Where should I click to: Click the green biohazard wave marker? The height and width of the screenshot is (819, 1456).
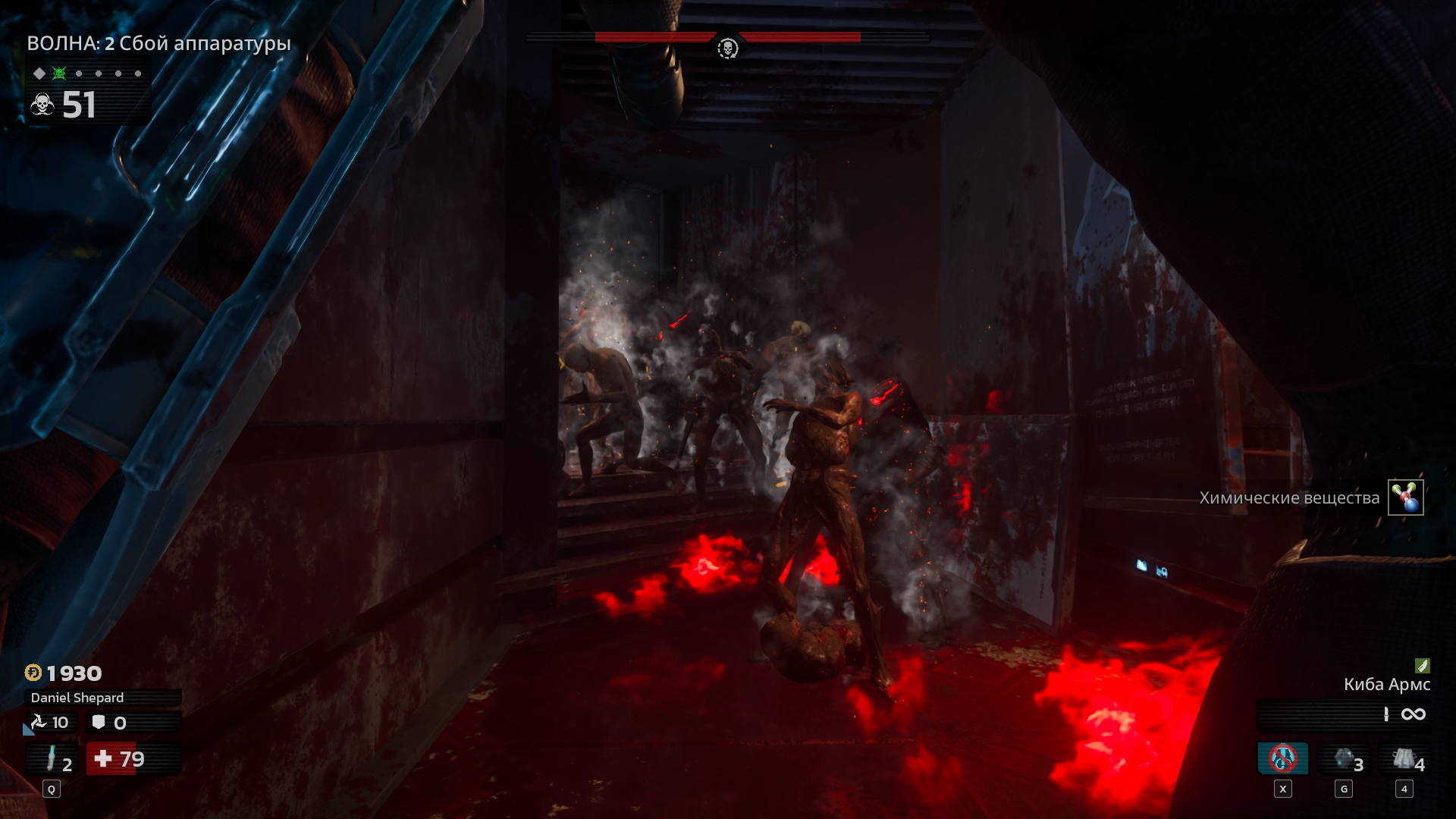(59, 74)
